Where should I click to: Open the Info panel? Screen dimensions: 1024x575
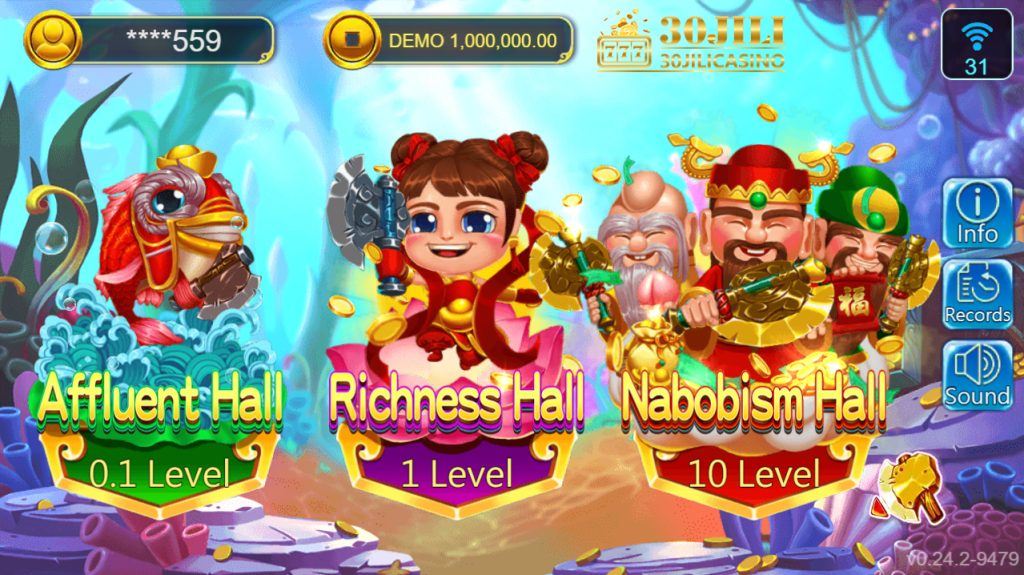coord(977,213)
